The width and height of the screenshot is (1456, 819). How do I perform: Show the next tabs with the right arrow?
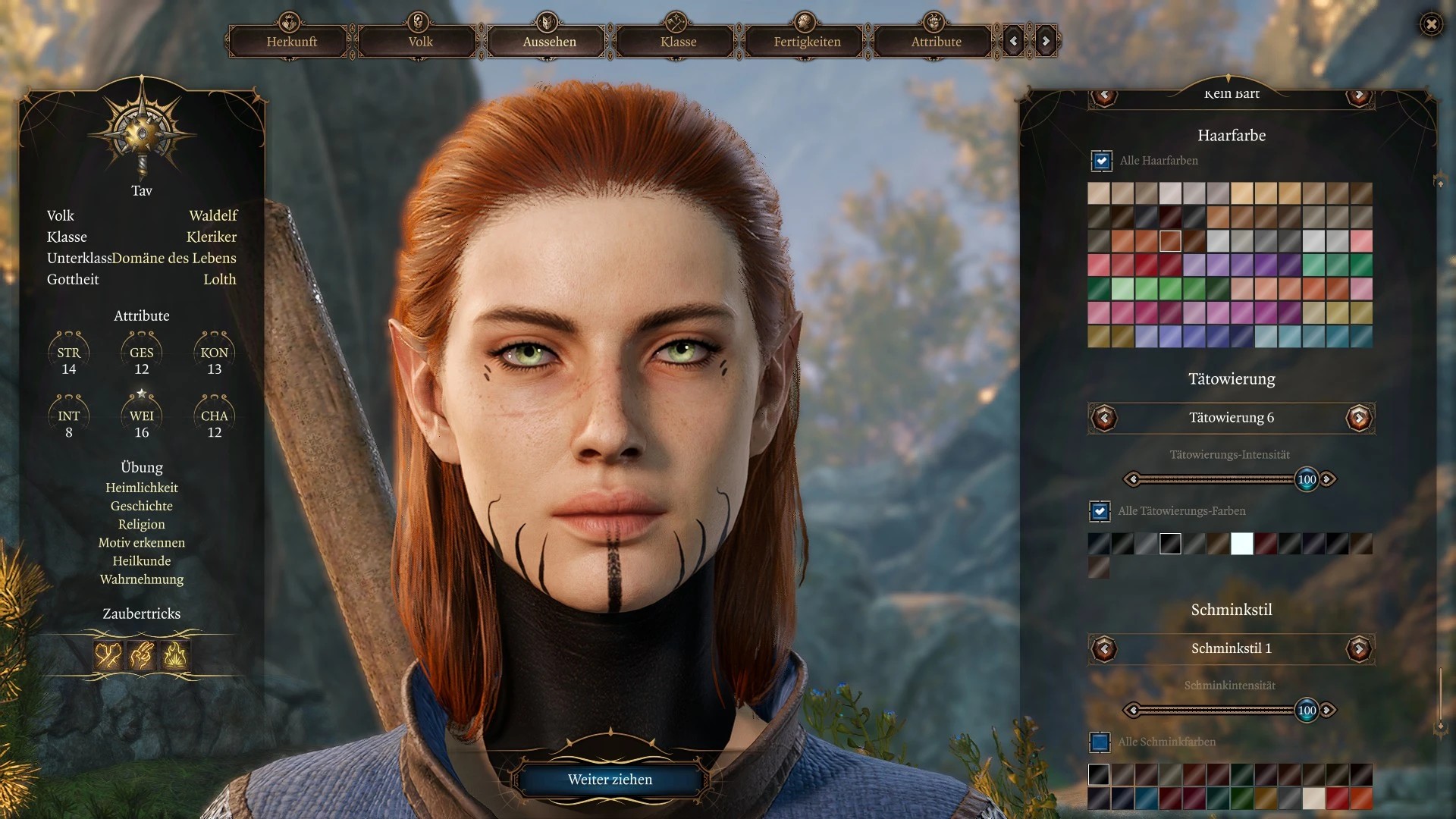click(x=1046, y=42)
